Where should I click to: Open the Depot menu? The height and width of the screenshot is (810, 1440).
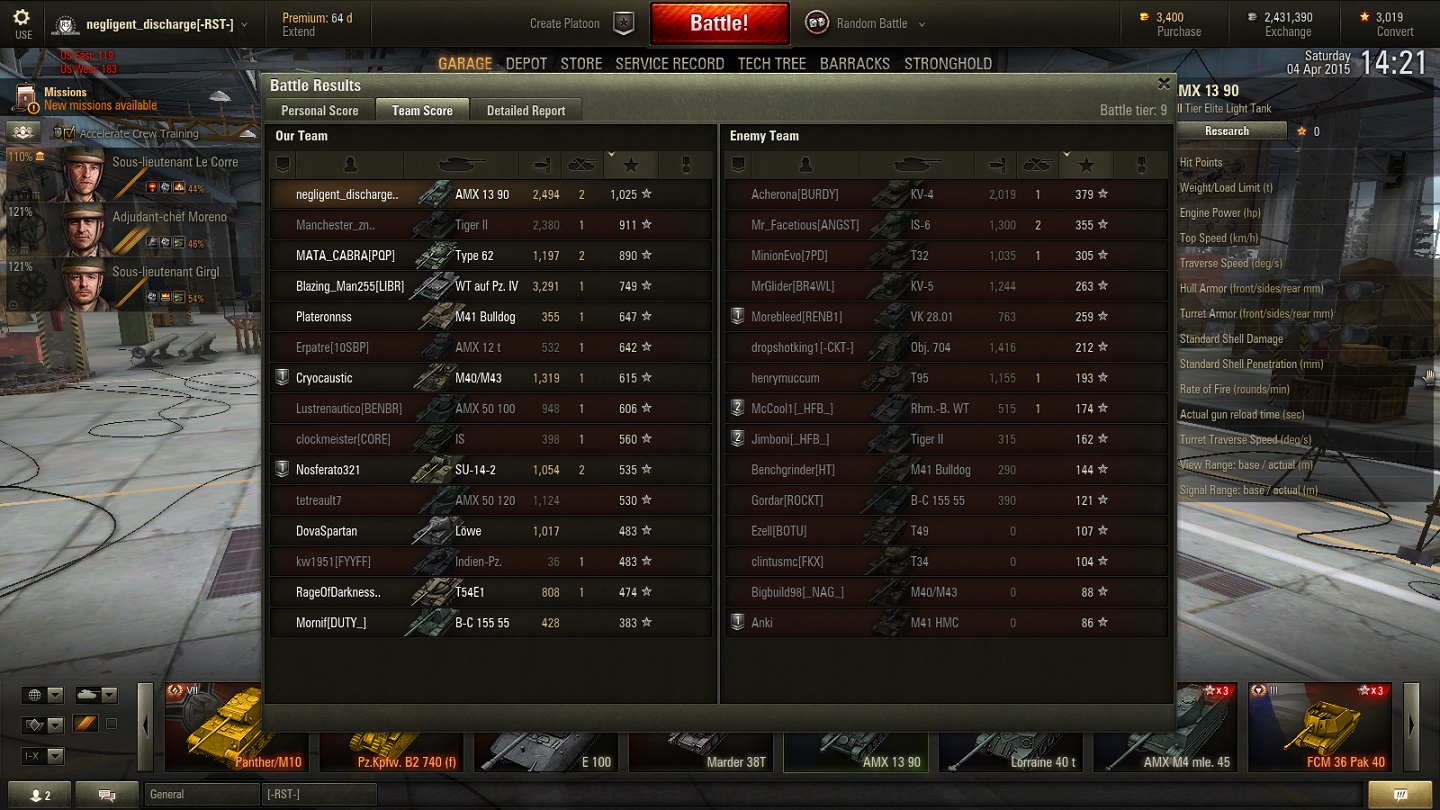pyautogui.click(x=526, y=63)
